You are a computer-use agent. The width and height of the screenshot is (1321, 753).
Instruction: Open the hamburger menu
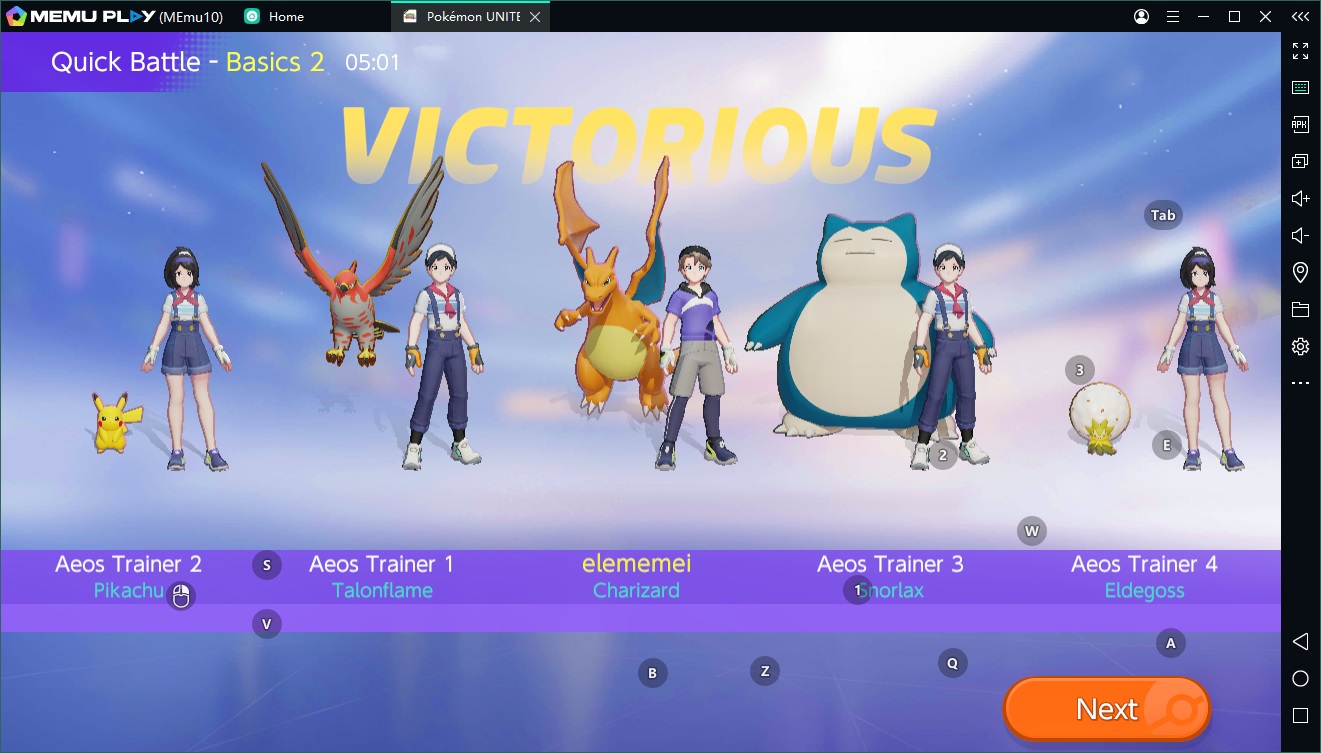1172,16
